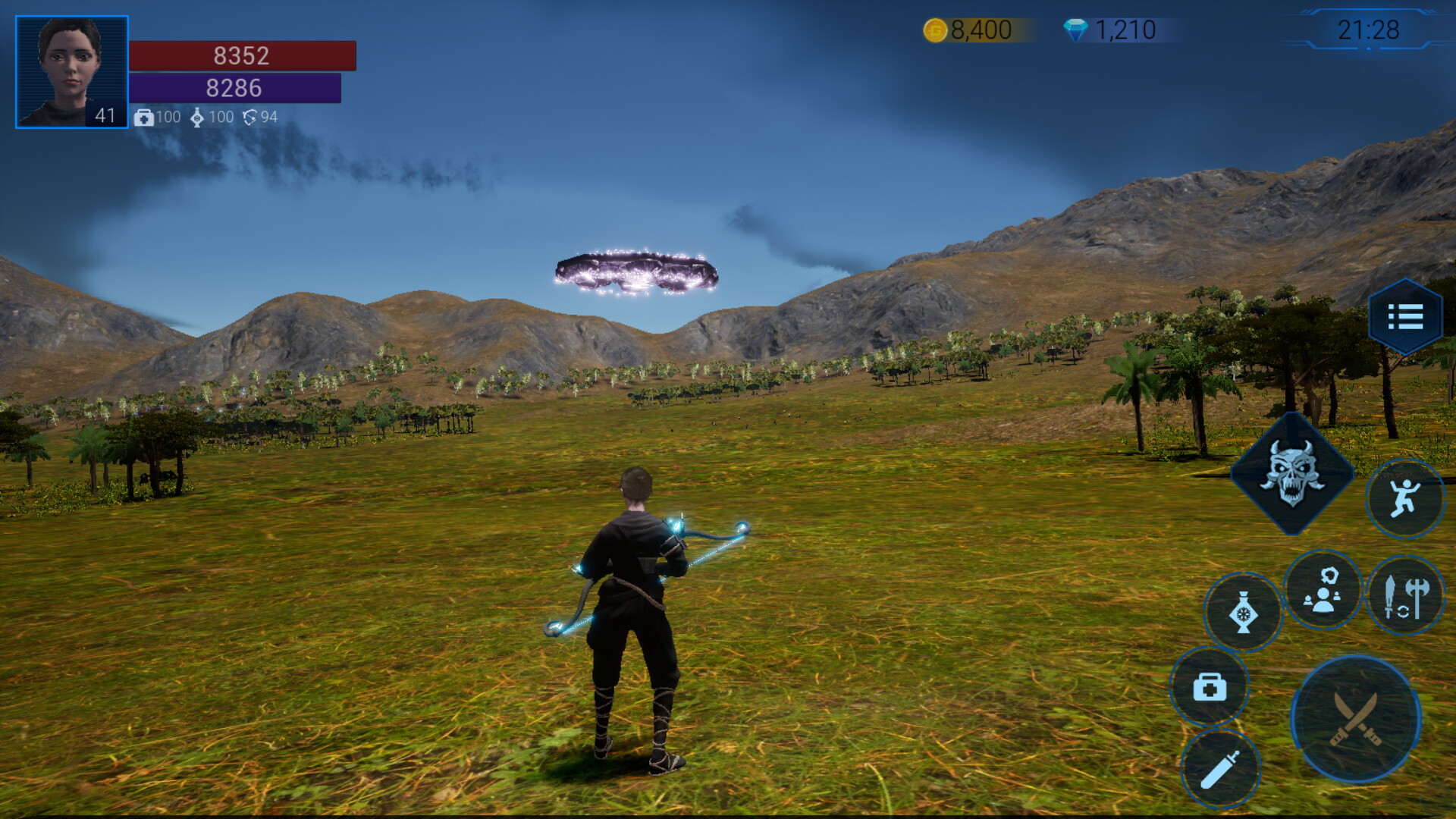Tap the elixir stat icon showing 100

point(198,118)
